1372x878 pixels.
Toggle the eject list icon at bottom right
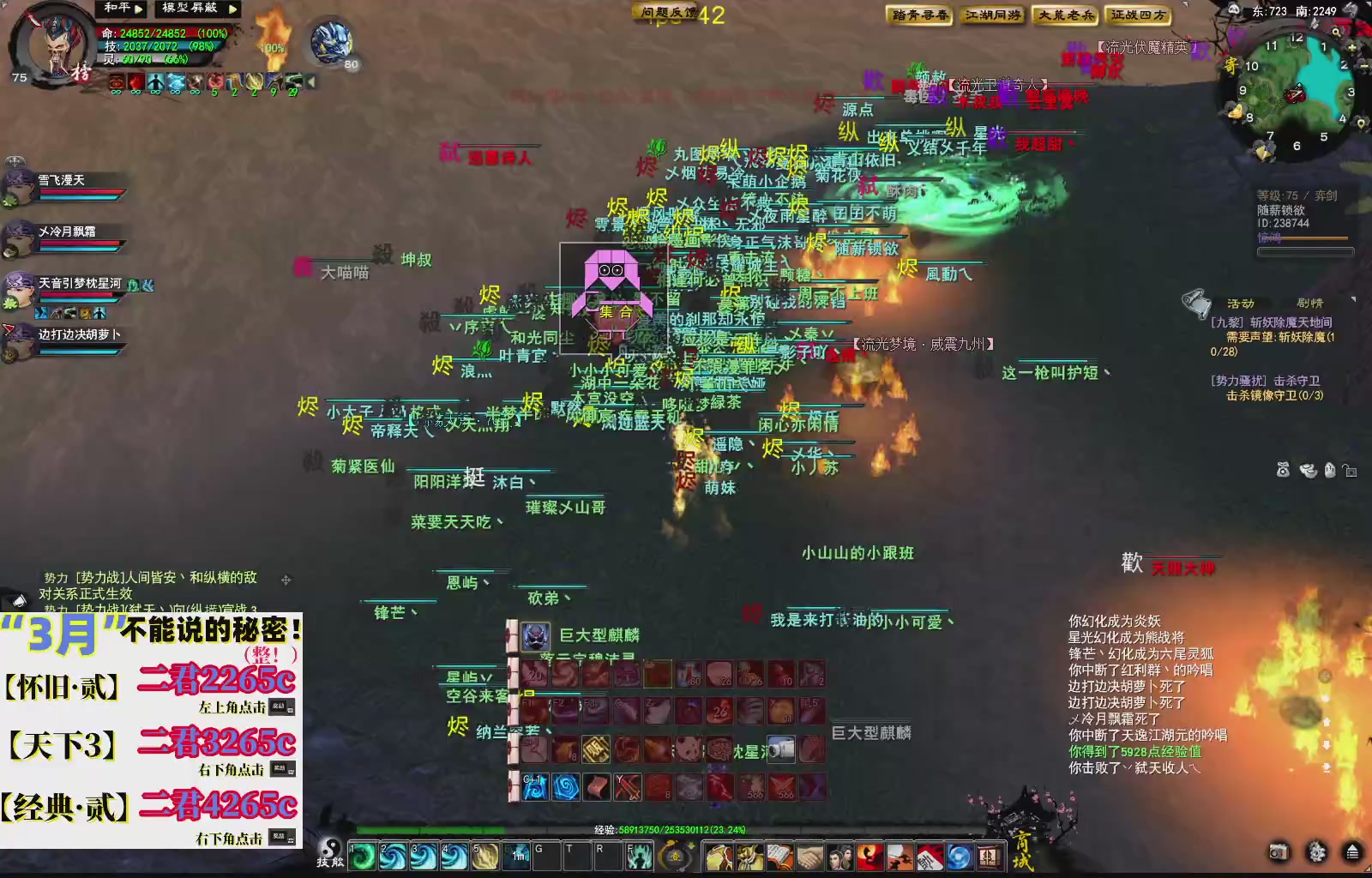click(x=1352, y=852)
